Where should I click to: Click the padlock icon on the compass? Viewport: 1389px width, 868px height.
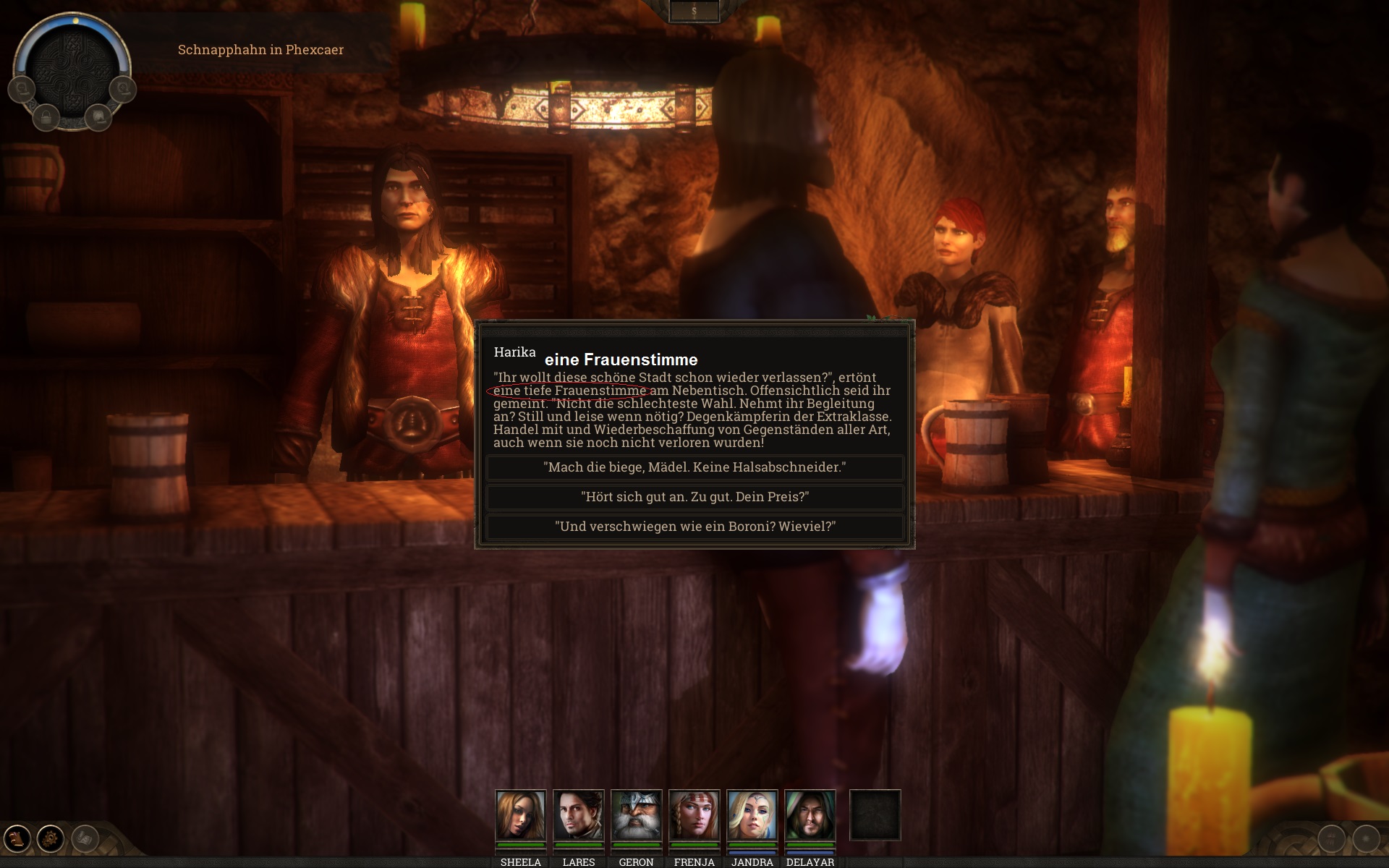(46, 116)
